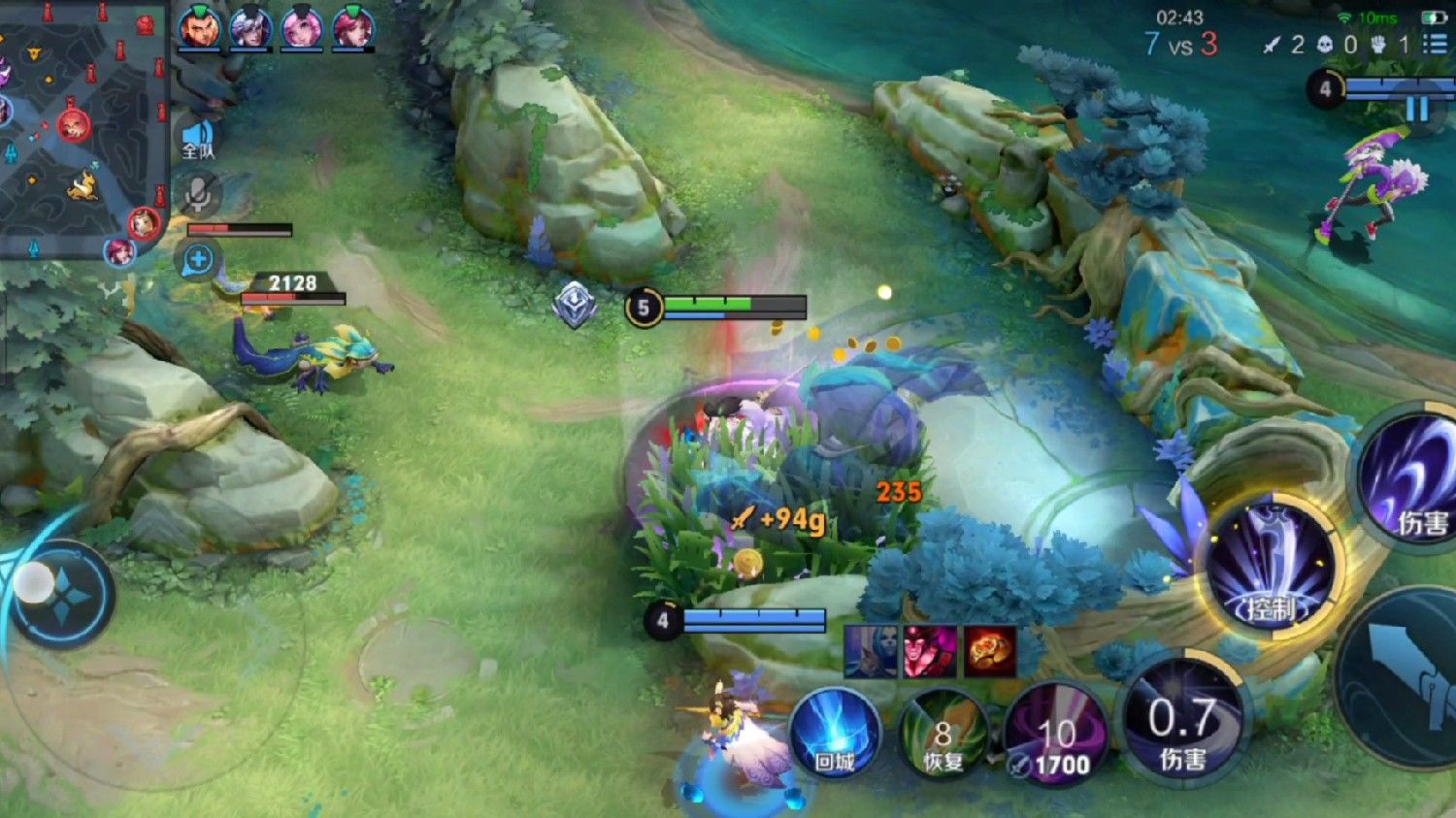Click the minimap
This screenshot has height=818, width=1456.
click(x=83, y=126)
